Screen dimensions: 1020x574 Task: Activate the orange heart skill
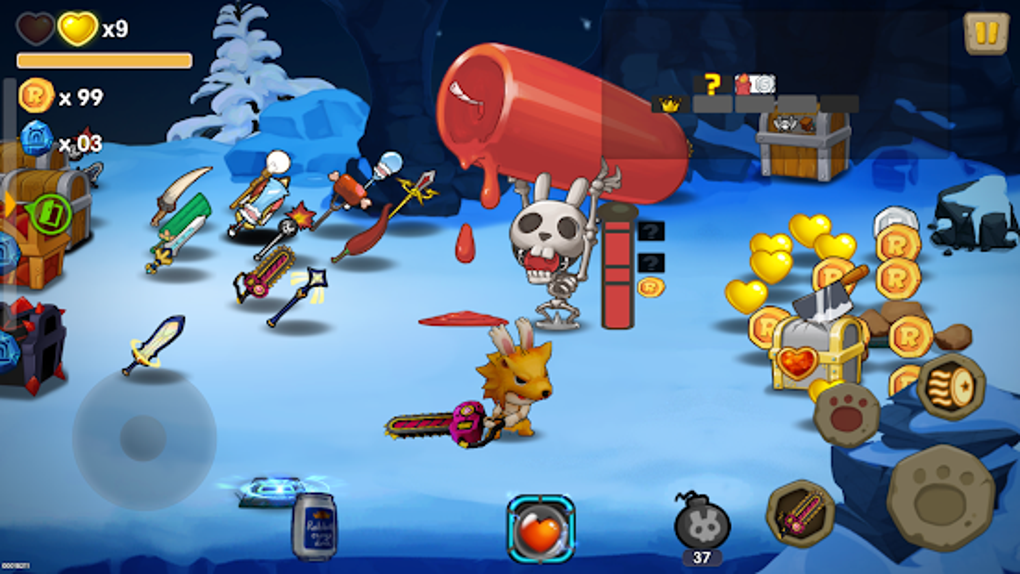(540, 529)
